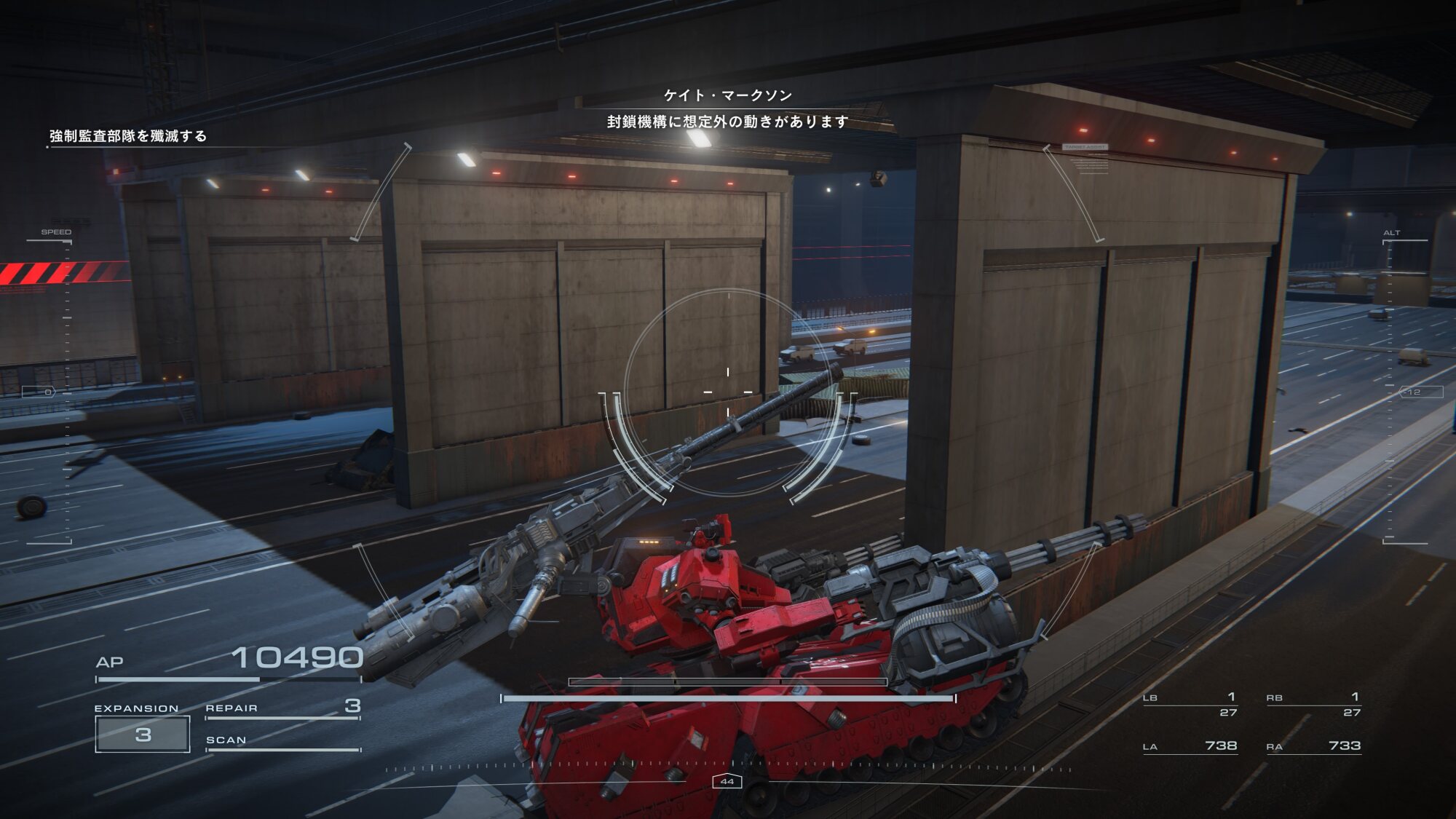
Task: Select the LB shoulder weapon slot
Action: (x=1190, y=704)
